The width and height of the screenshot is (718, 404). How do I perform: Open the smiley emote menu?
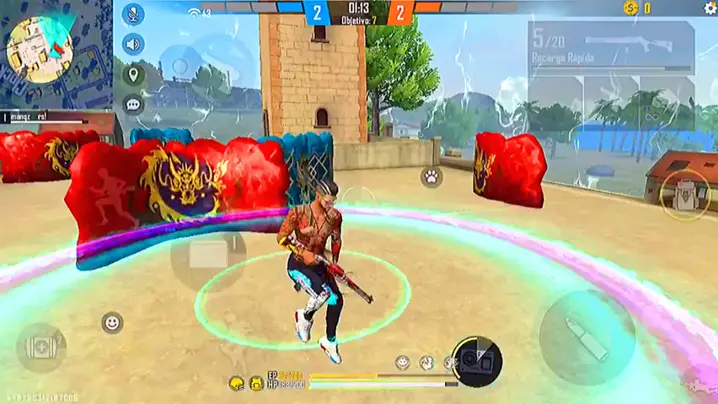pos(112,322)
